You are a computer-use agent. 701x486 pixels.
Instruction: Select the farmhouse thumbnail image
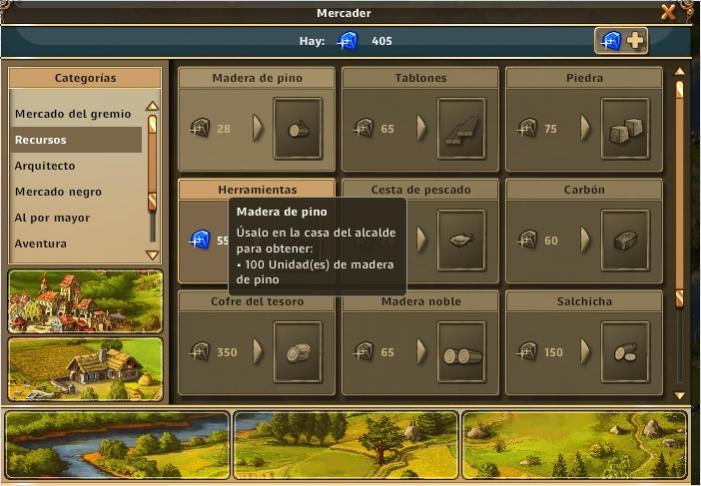85,369
